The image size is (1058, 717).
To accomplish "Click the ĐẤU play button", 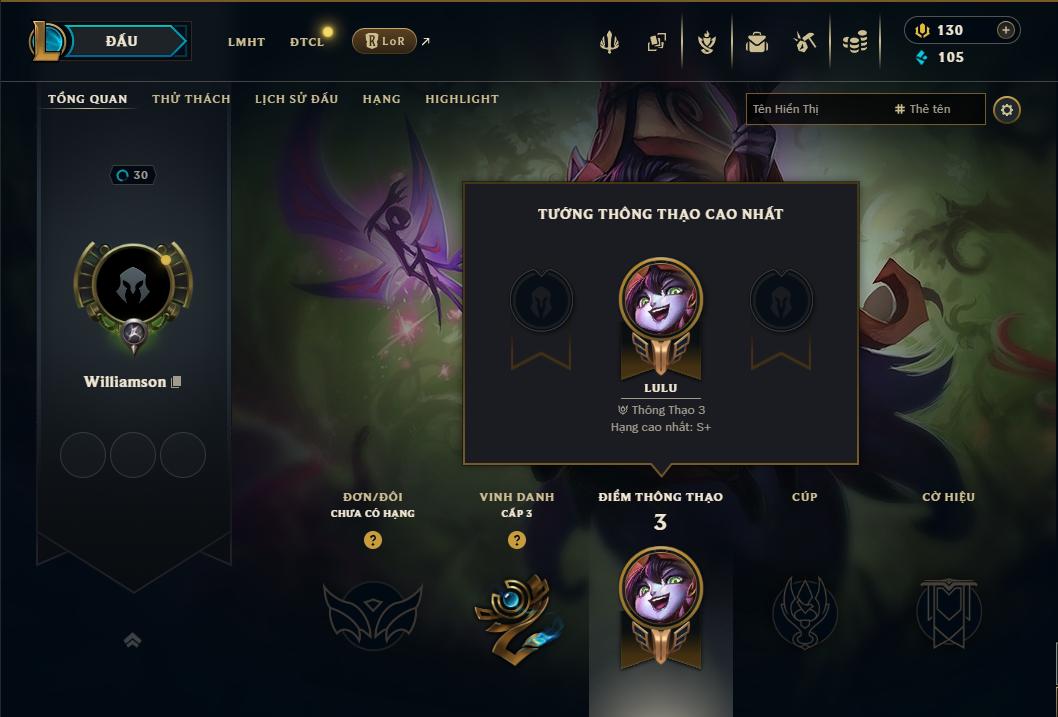I will 121,41.
